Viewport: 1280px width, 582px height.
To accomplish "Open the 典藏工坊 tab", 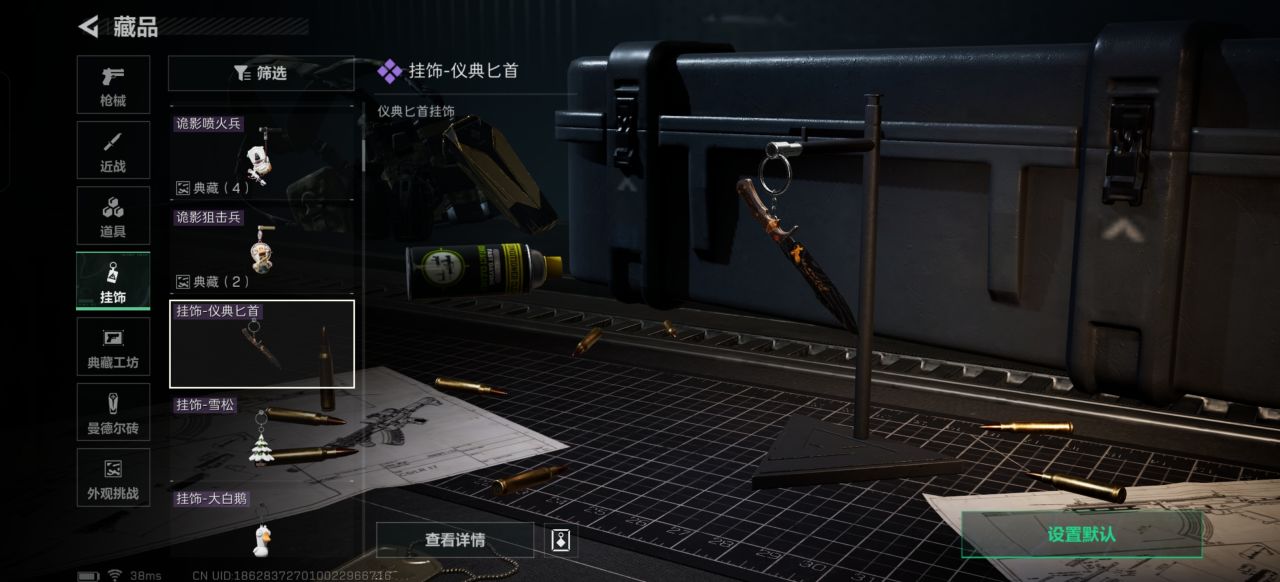I will click(113, 347).
